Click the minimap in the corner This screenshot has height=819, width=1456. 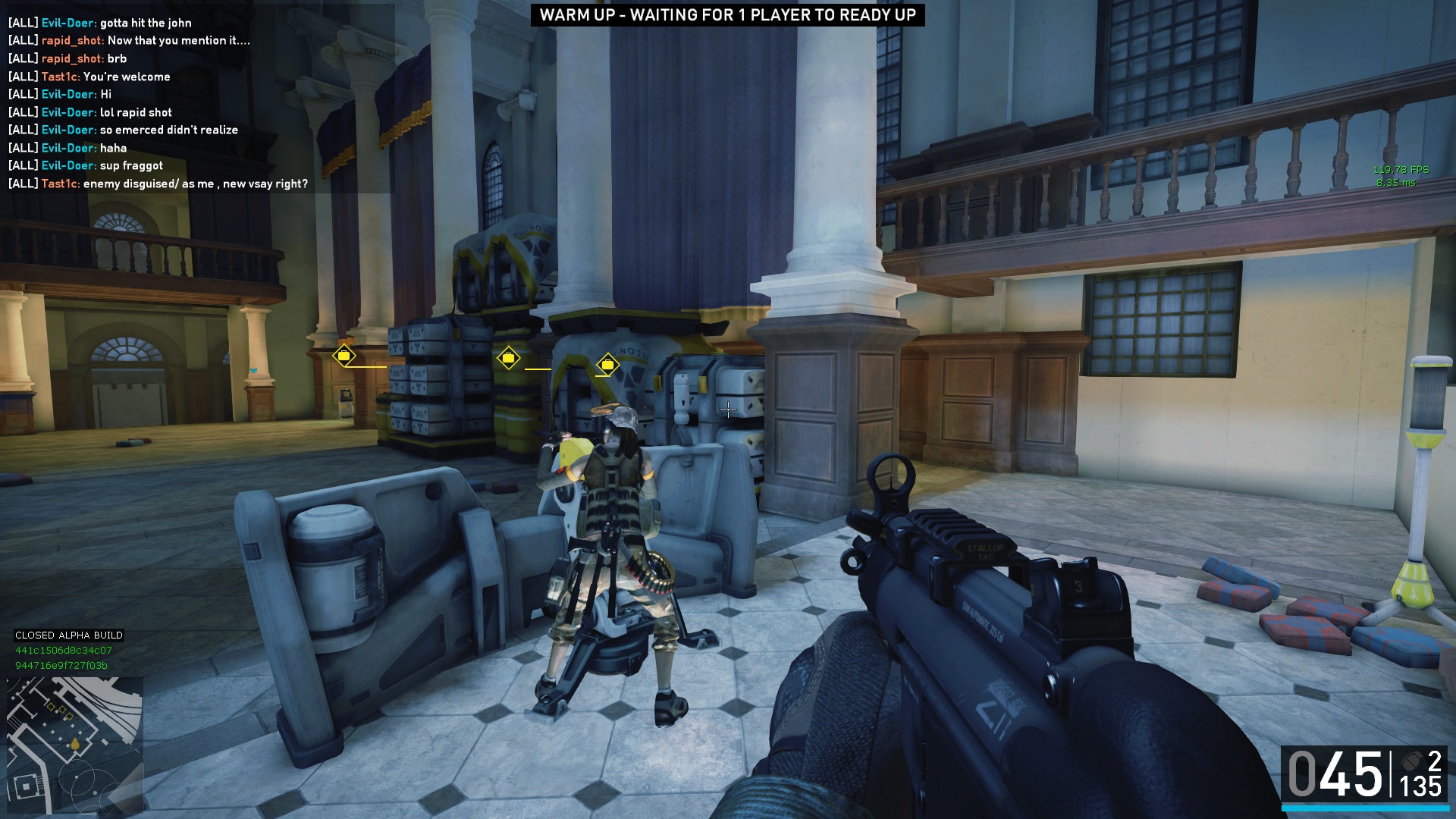point(74,745)
